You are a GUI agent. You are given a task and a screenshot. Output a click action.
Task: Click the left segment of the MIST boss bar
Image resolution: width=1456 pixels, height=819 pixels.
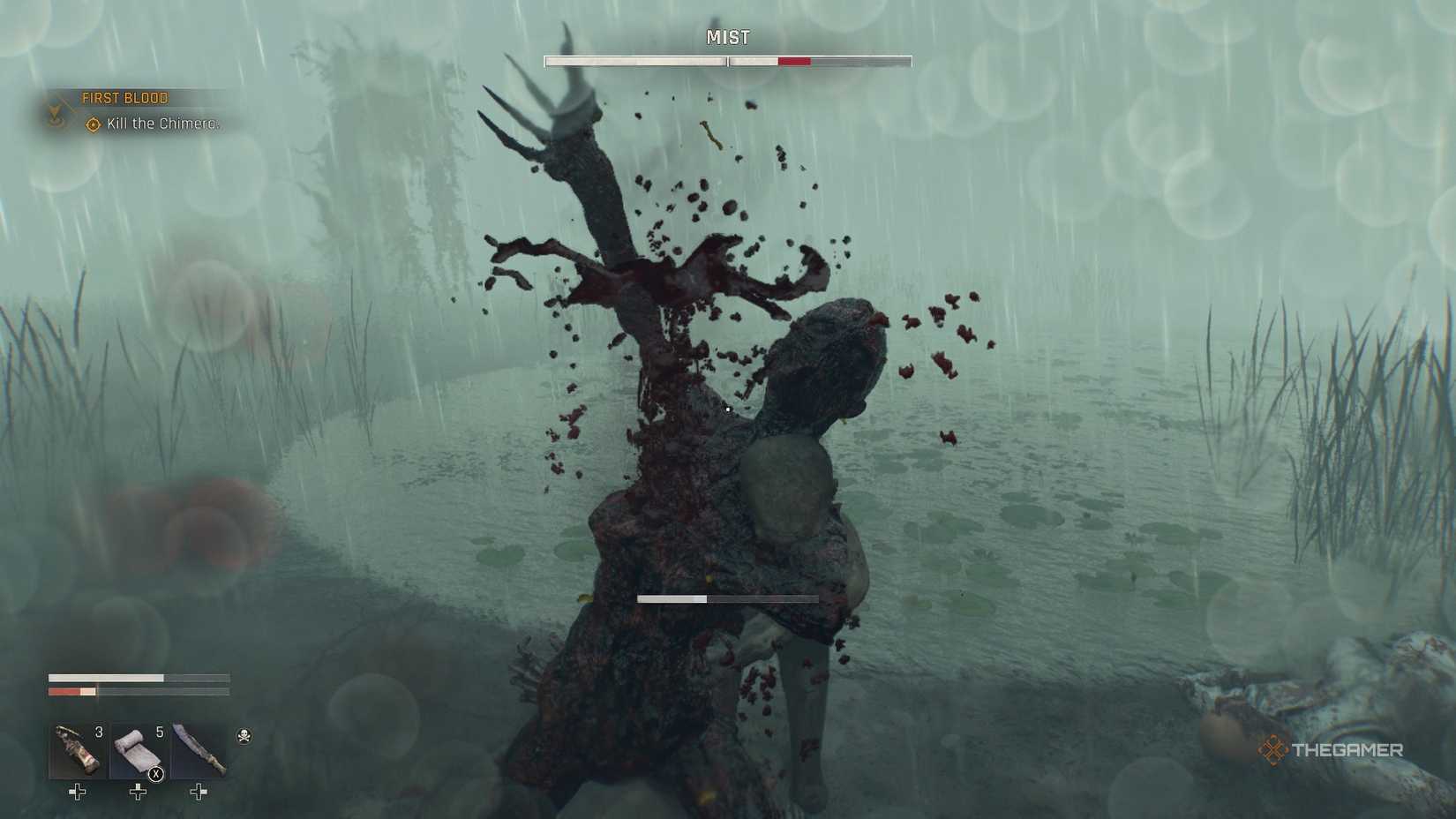pyautogui.click(x=634, y=60)
